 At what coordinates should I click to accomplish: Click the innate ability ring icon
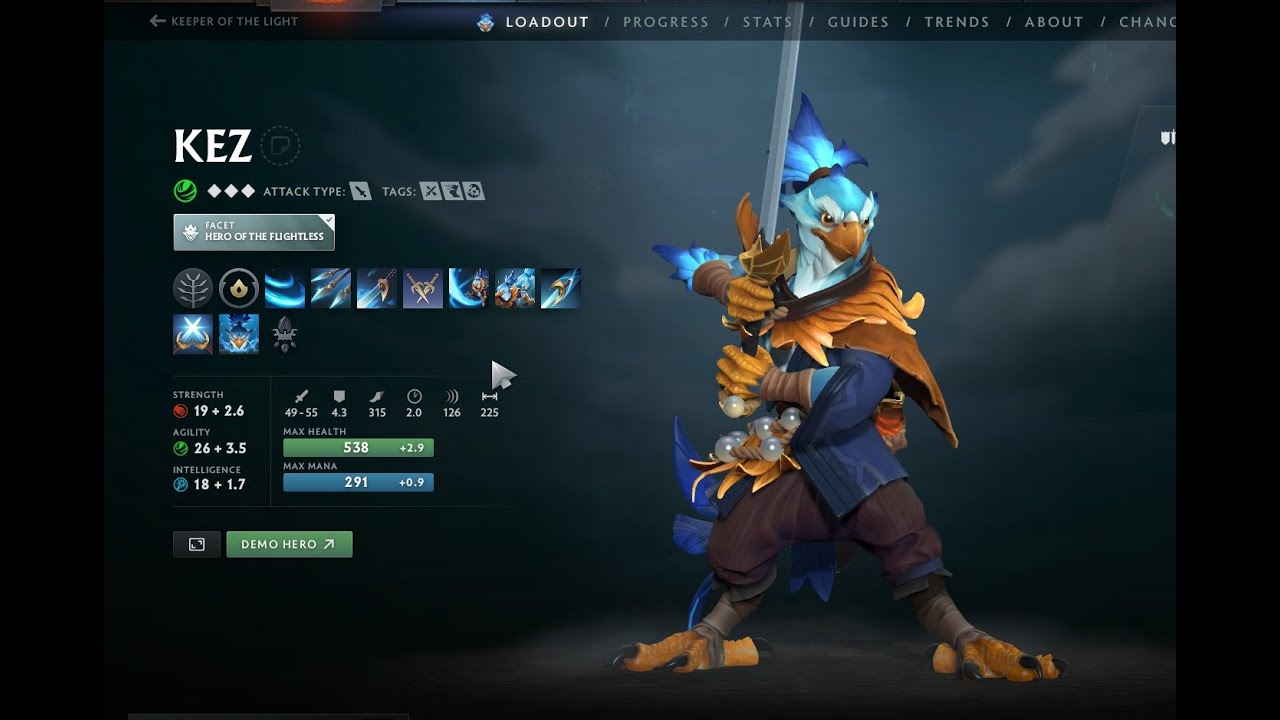[239, 288]
